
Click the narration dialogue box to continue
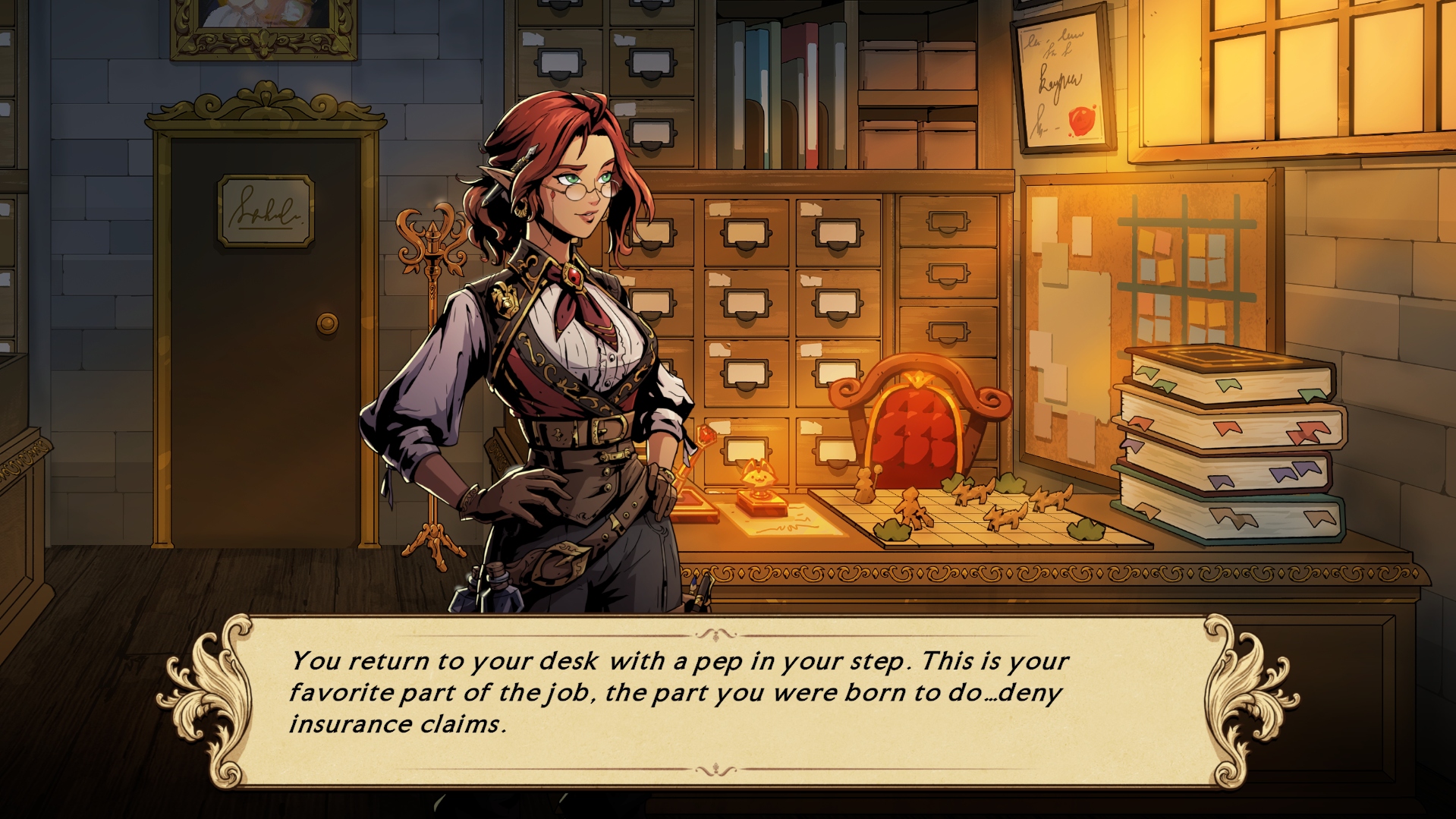coord(727,701)
